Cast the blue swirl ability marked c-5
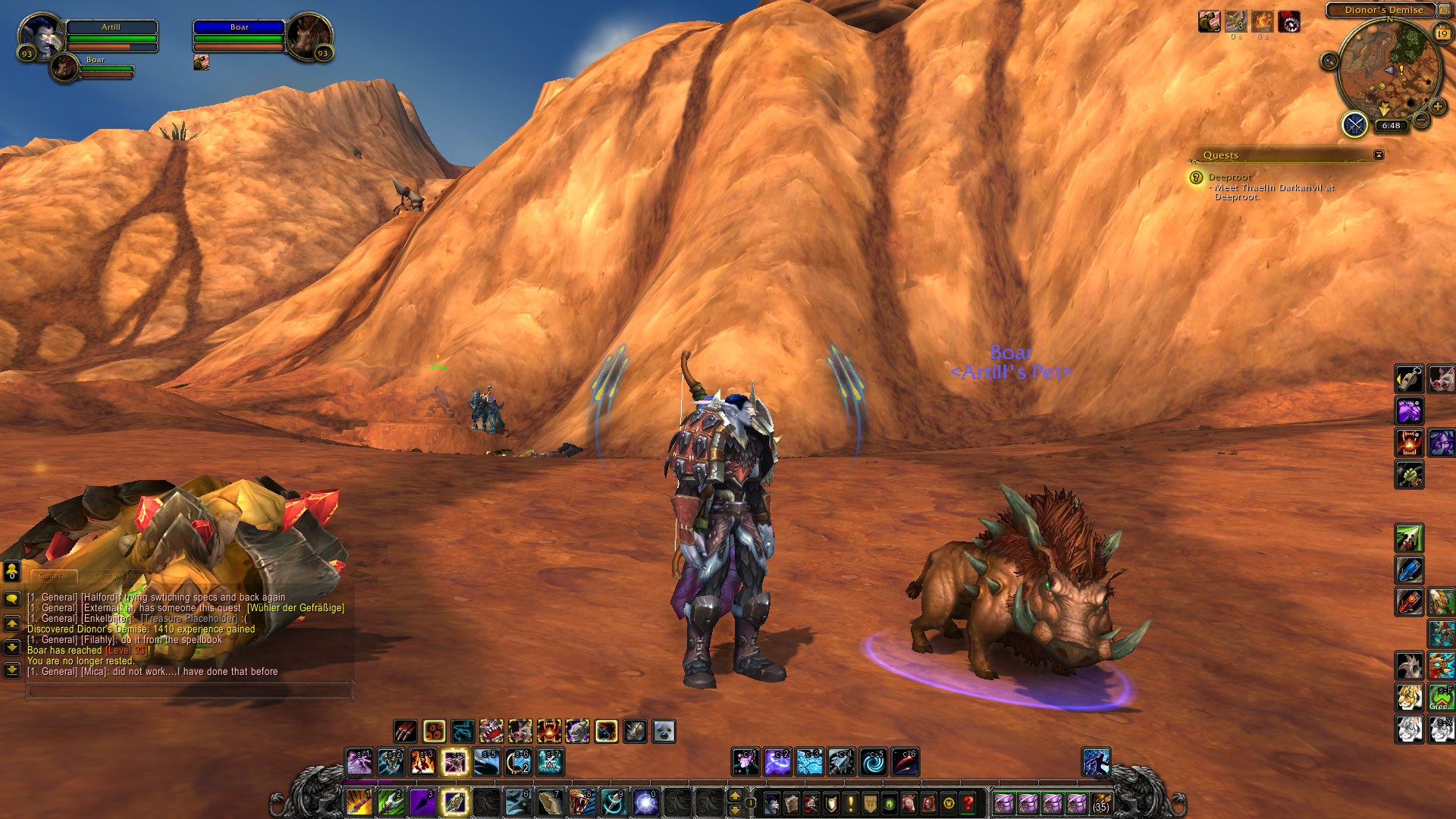 tap(873, 761)
